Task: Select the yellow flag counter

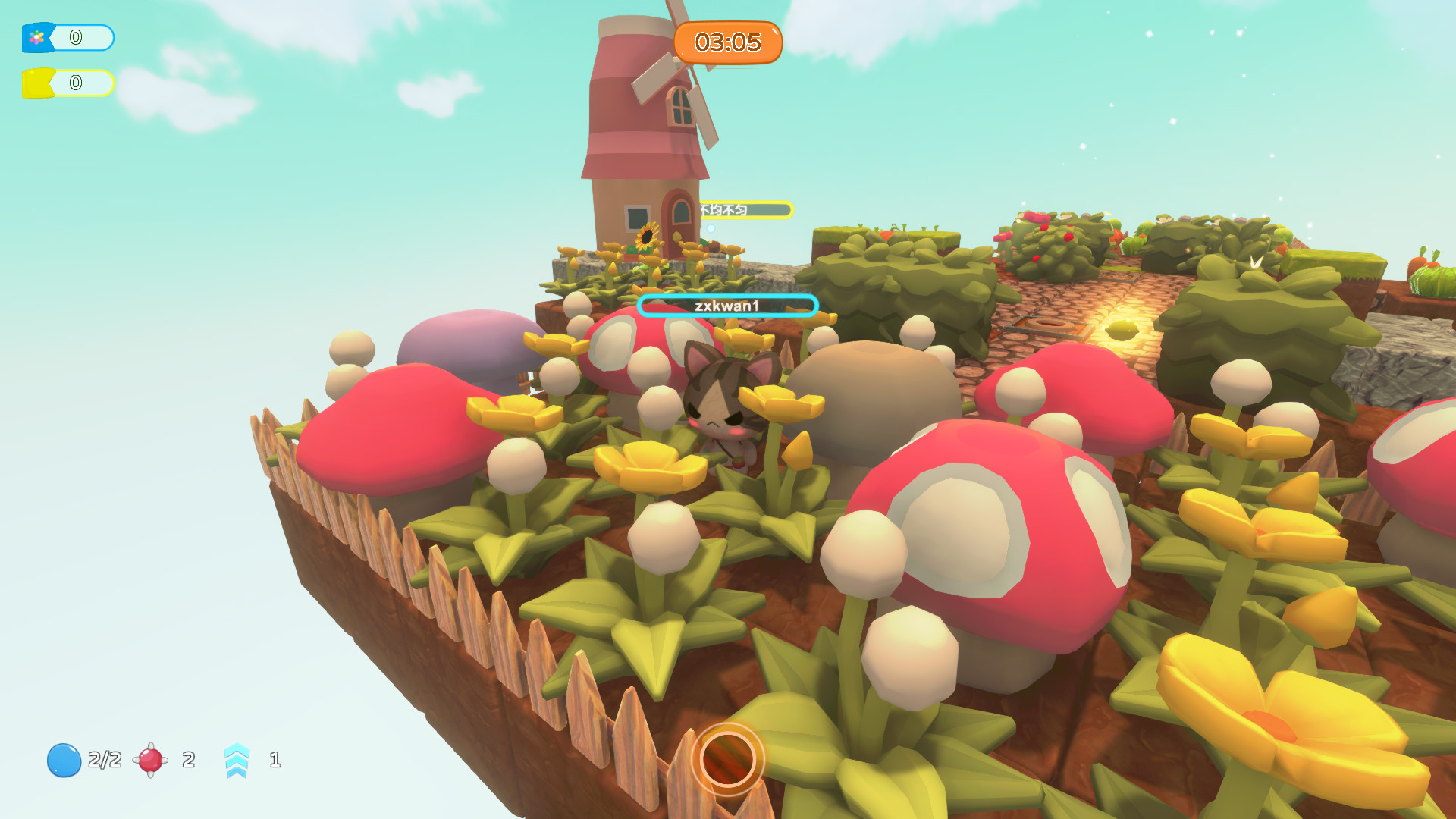Action: [x=36, y=83]
